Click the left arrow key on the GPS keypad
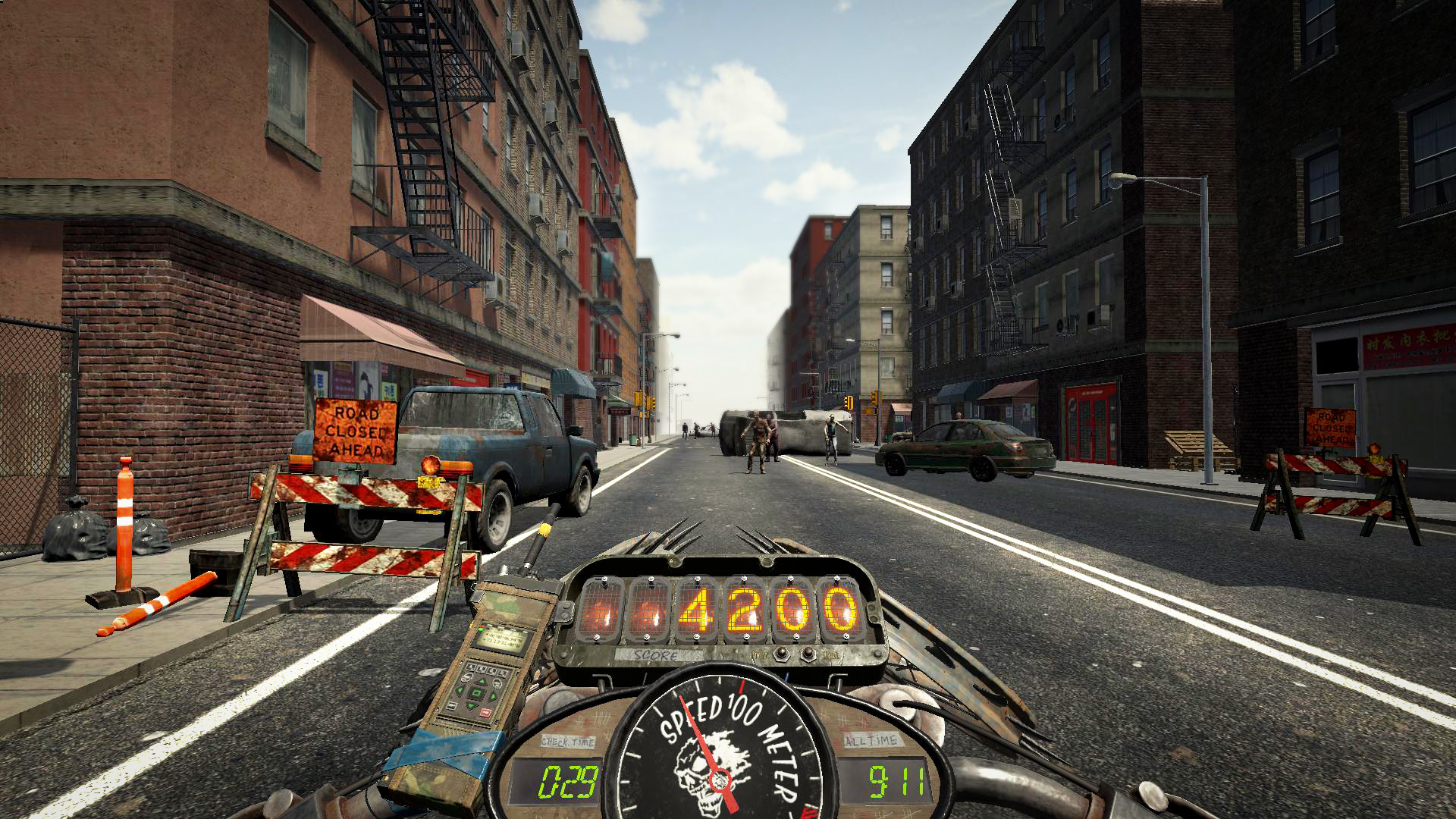Screen dimensions: 1456x819 point(460,691)
